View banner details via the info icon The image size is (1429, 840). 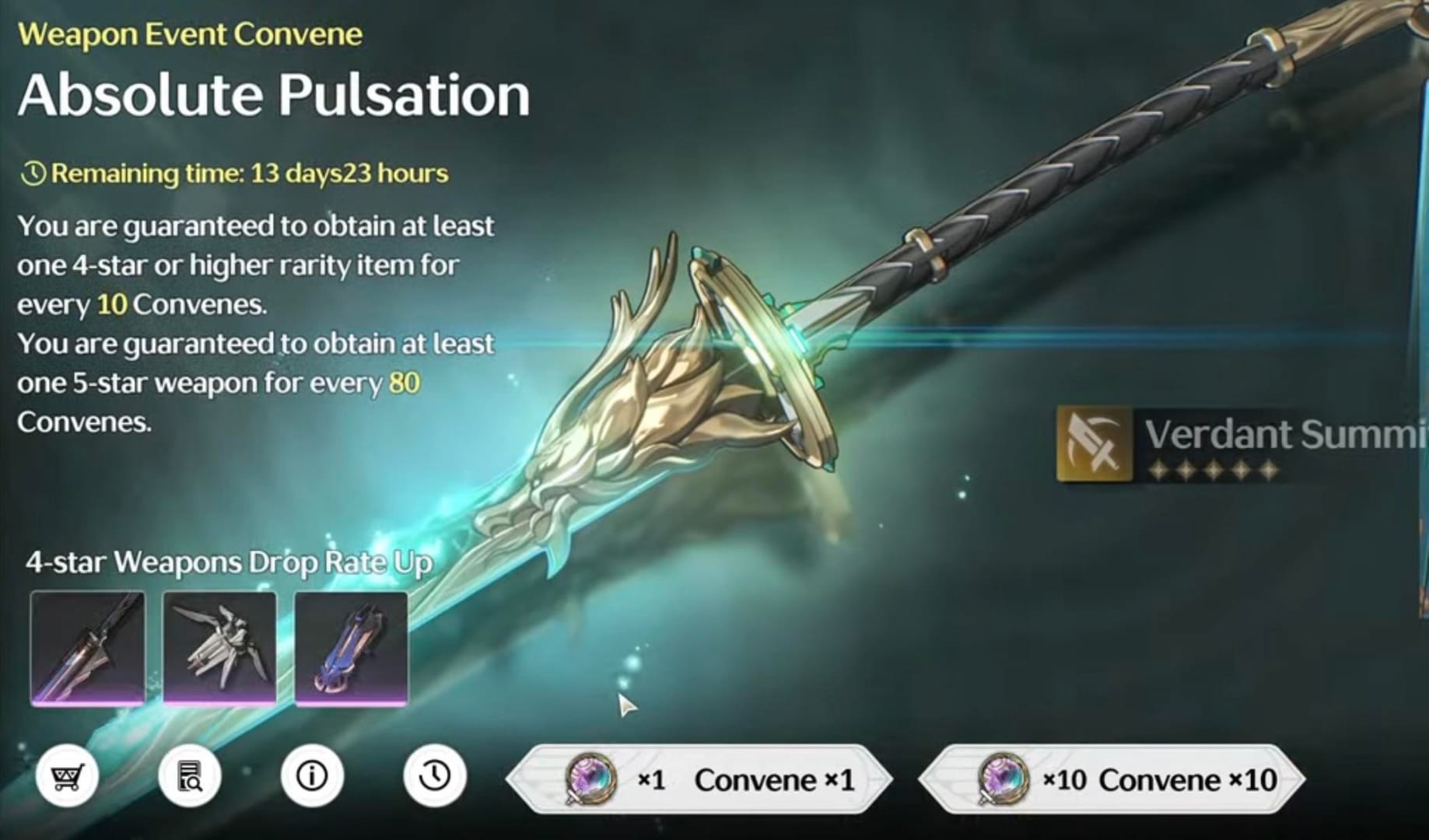(x=313, y=776)
